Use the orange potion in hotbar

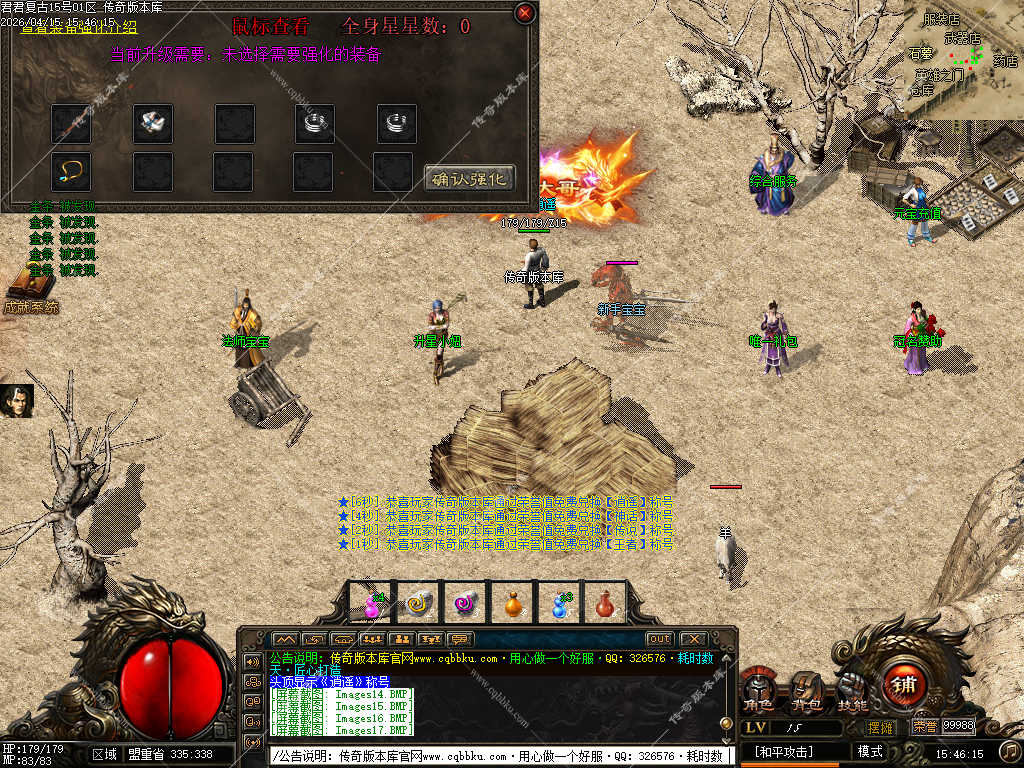click(x=513, y=604)
